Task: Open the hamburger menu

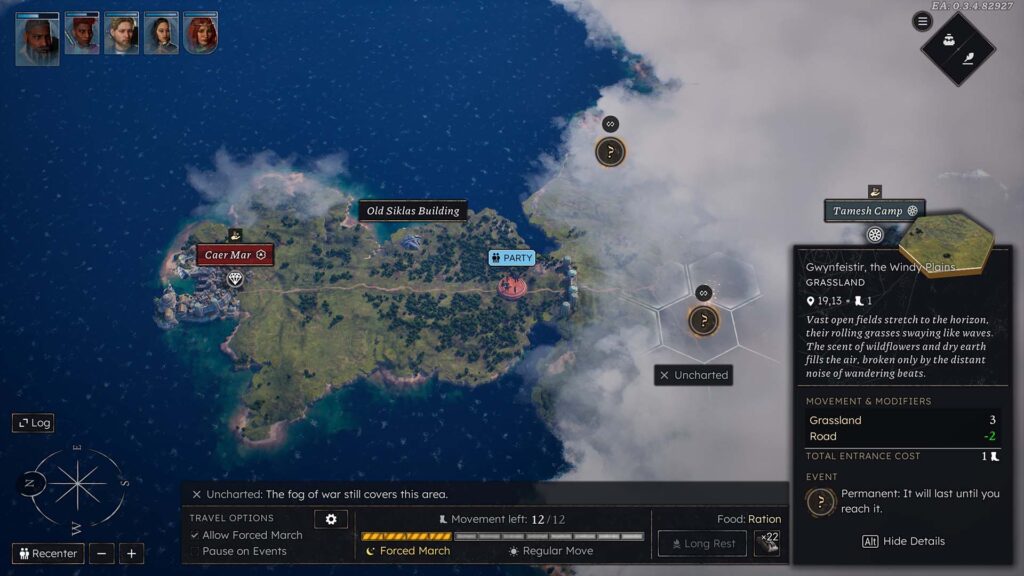Action: [922, 21]
